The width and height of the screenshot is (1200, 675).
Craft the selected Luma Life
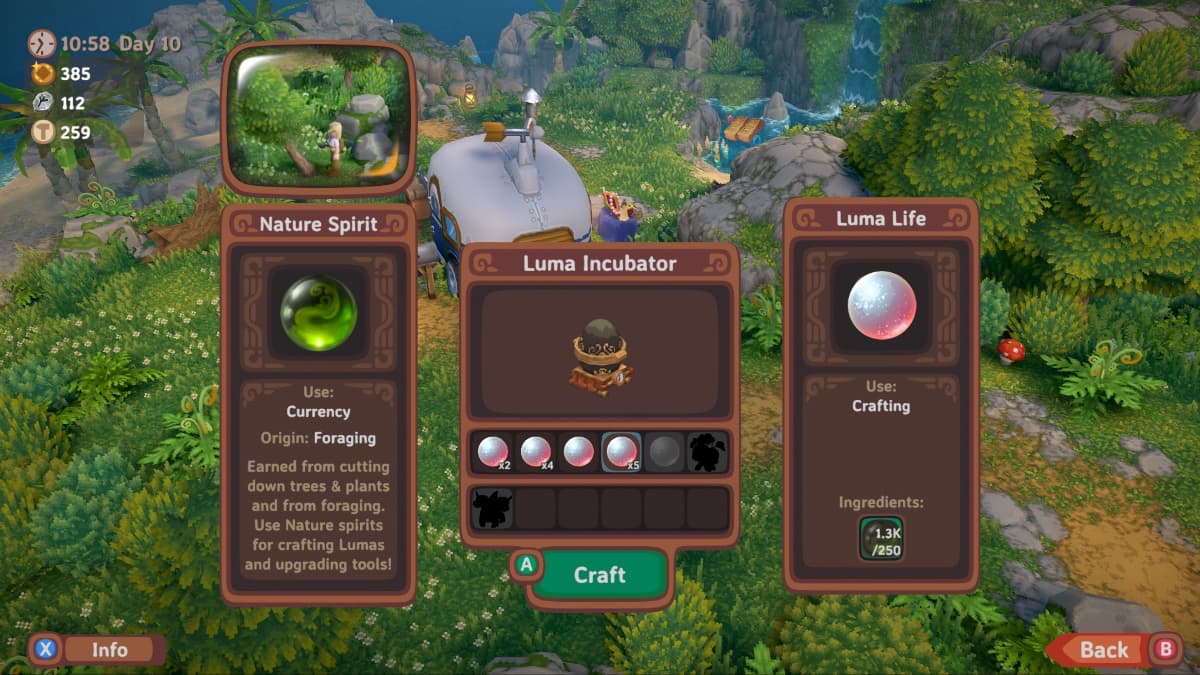(598, 575)
